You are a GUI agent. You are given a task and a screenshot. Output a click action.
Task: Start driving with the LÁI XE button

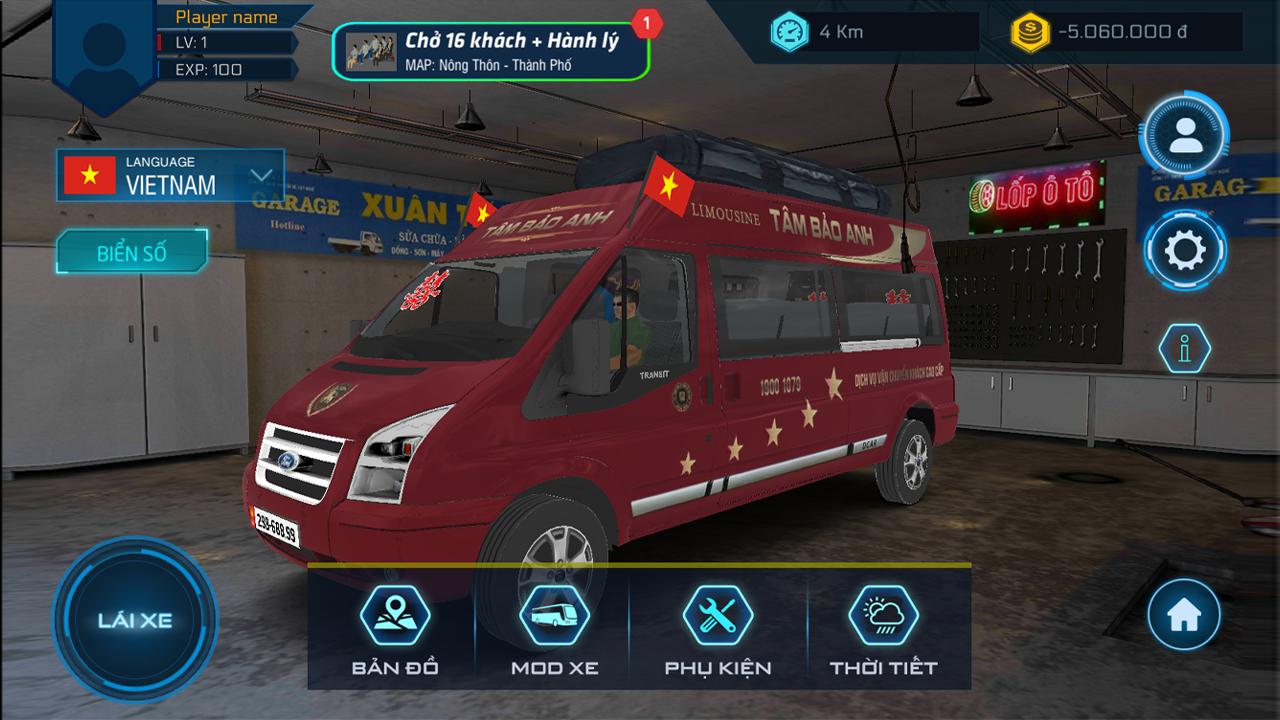135,619
